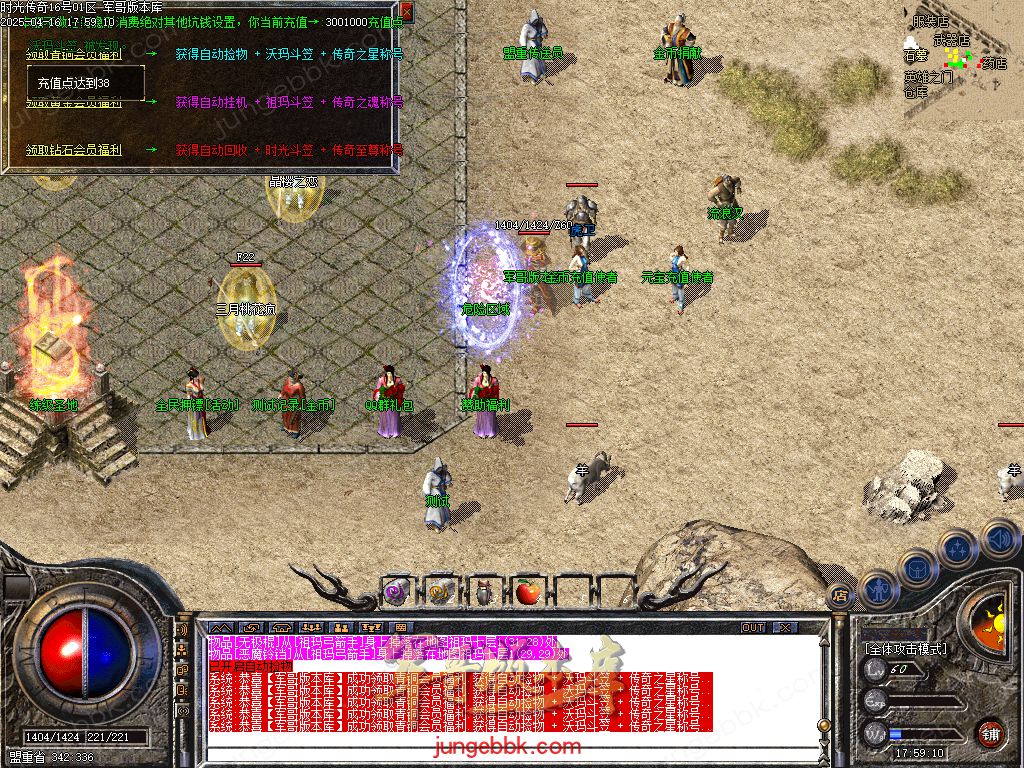Image resolution: width=1024 pixels, height=768 pixels.
Task: Use the purple scroll in the quick belt
Action: pyautogui.click(x=395, y=591)
